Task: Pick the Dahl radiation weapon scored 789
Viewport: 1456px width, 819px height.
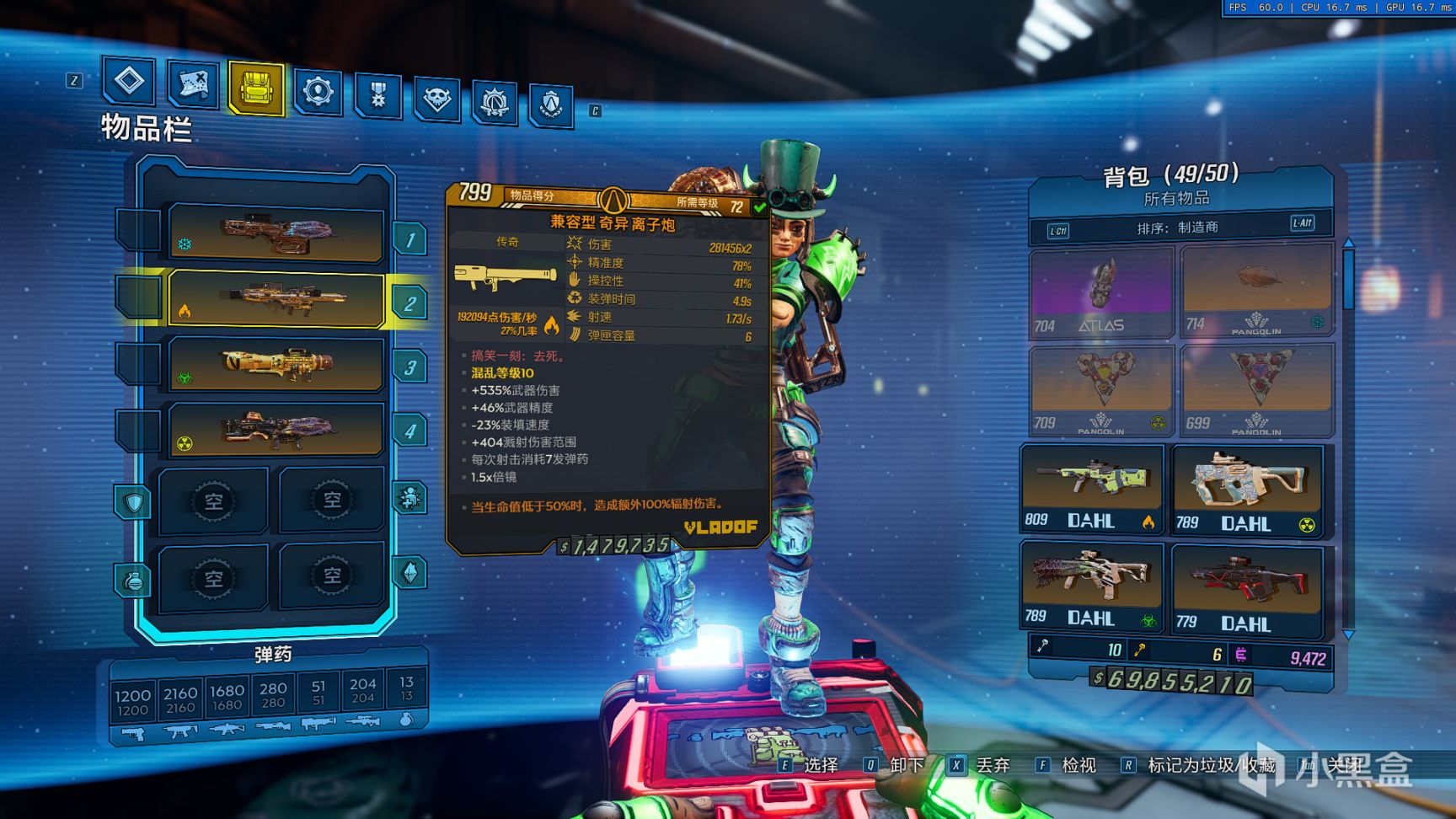Action: coord(1248,491)
